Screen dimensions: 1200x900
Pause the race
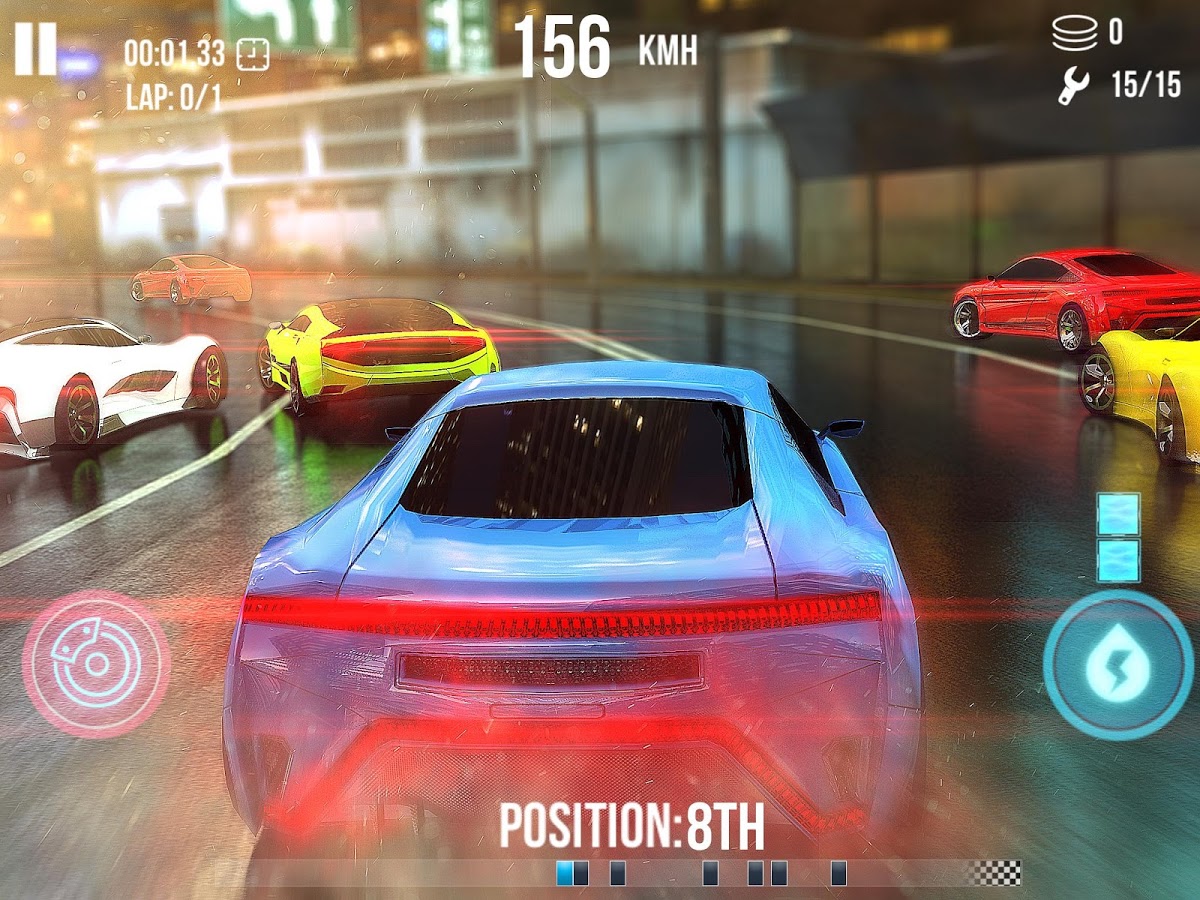[36, 50]
